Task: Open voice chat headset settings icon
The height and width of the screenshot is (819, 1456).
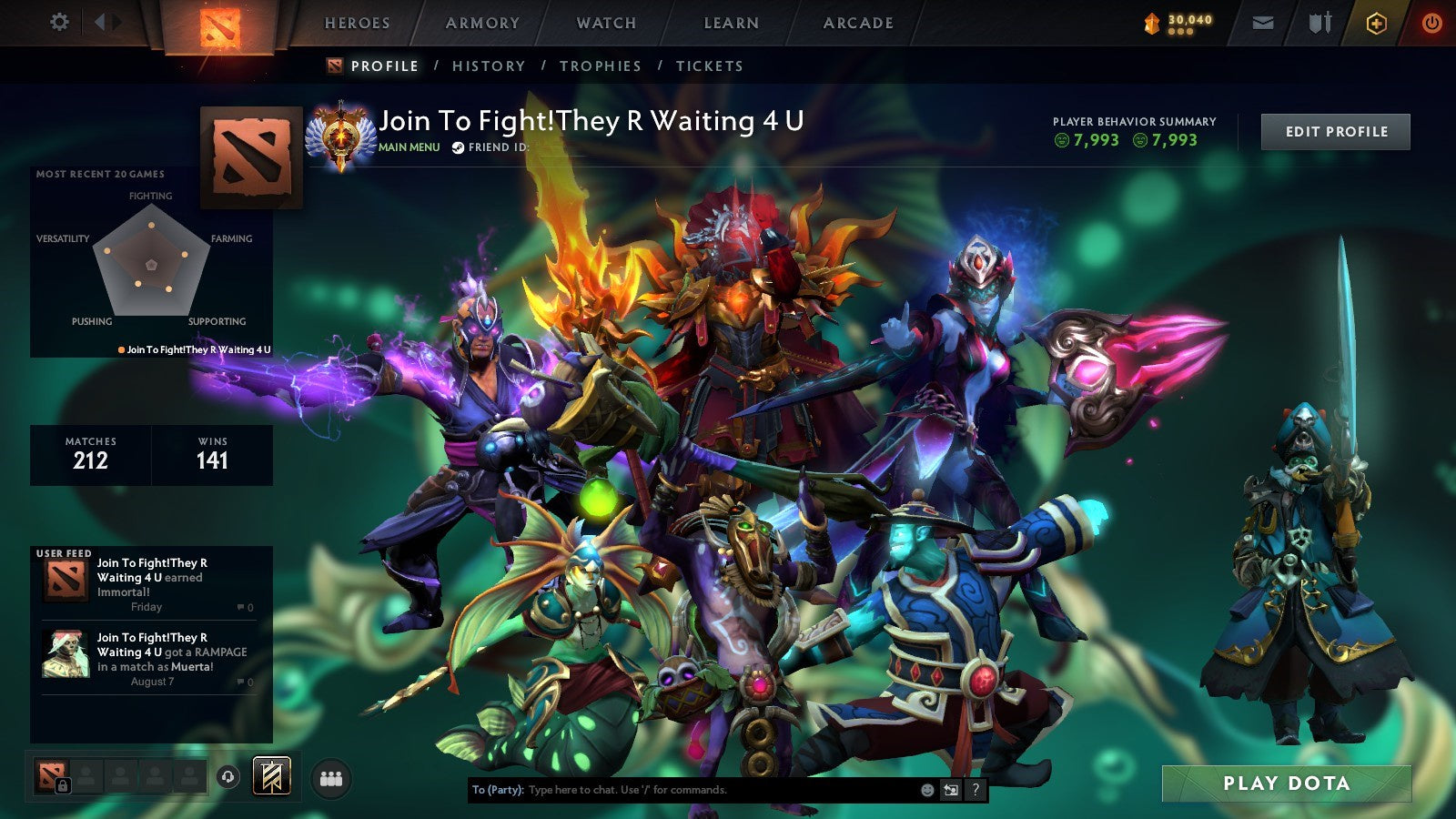Action: (227, 777)
